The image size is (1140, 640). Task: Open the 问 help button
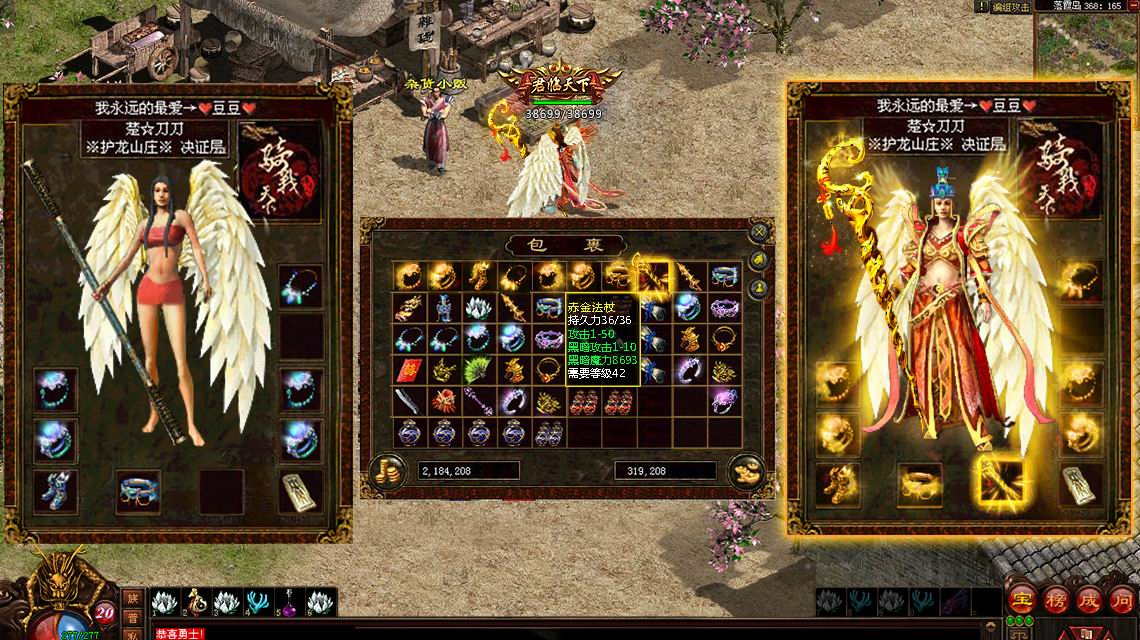1122,601
